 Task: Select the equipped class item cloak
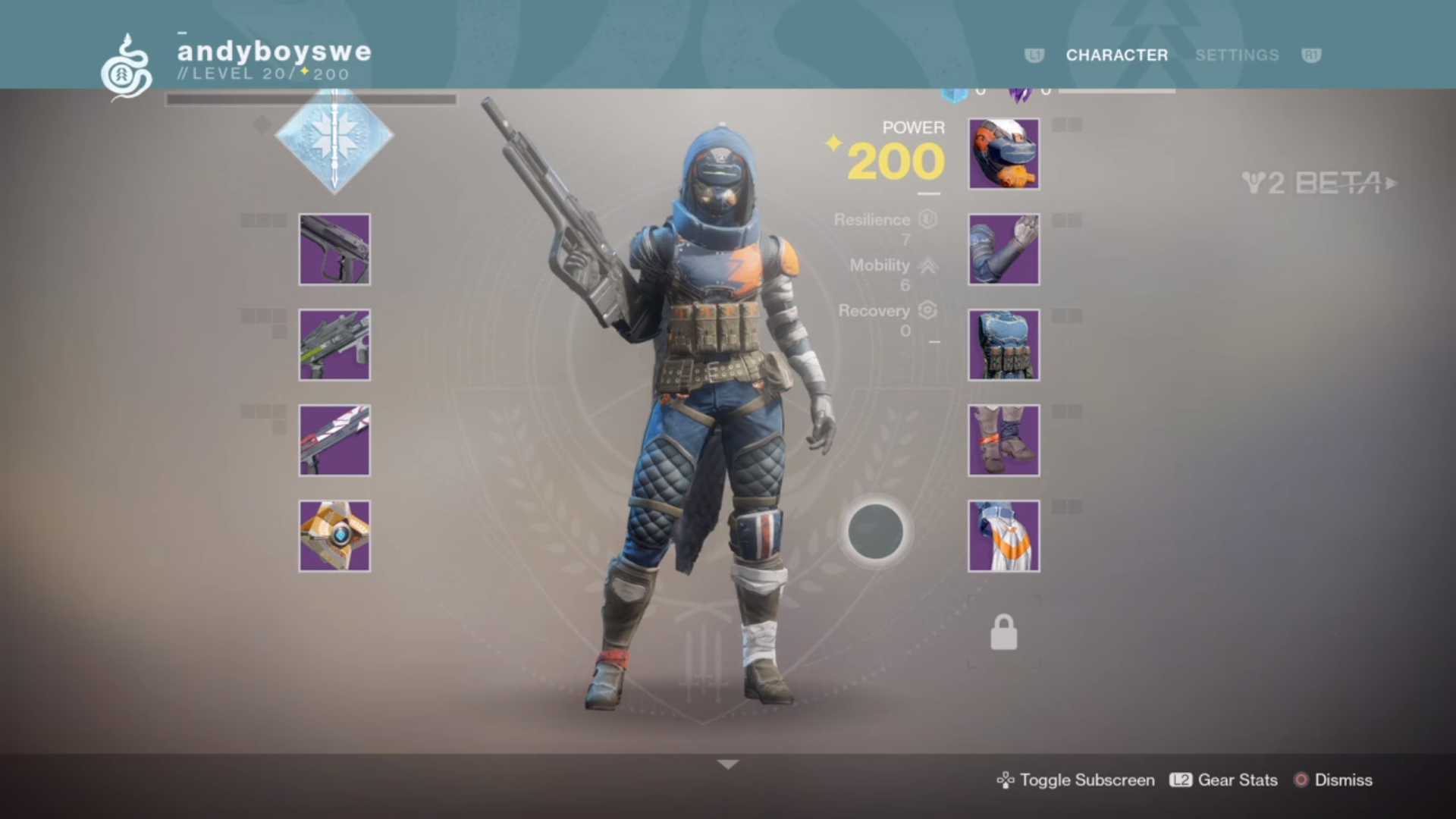(1003, 535)
